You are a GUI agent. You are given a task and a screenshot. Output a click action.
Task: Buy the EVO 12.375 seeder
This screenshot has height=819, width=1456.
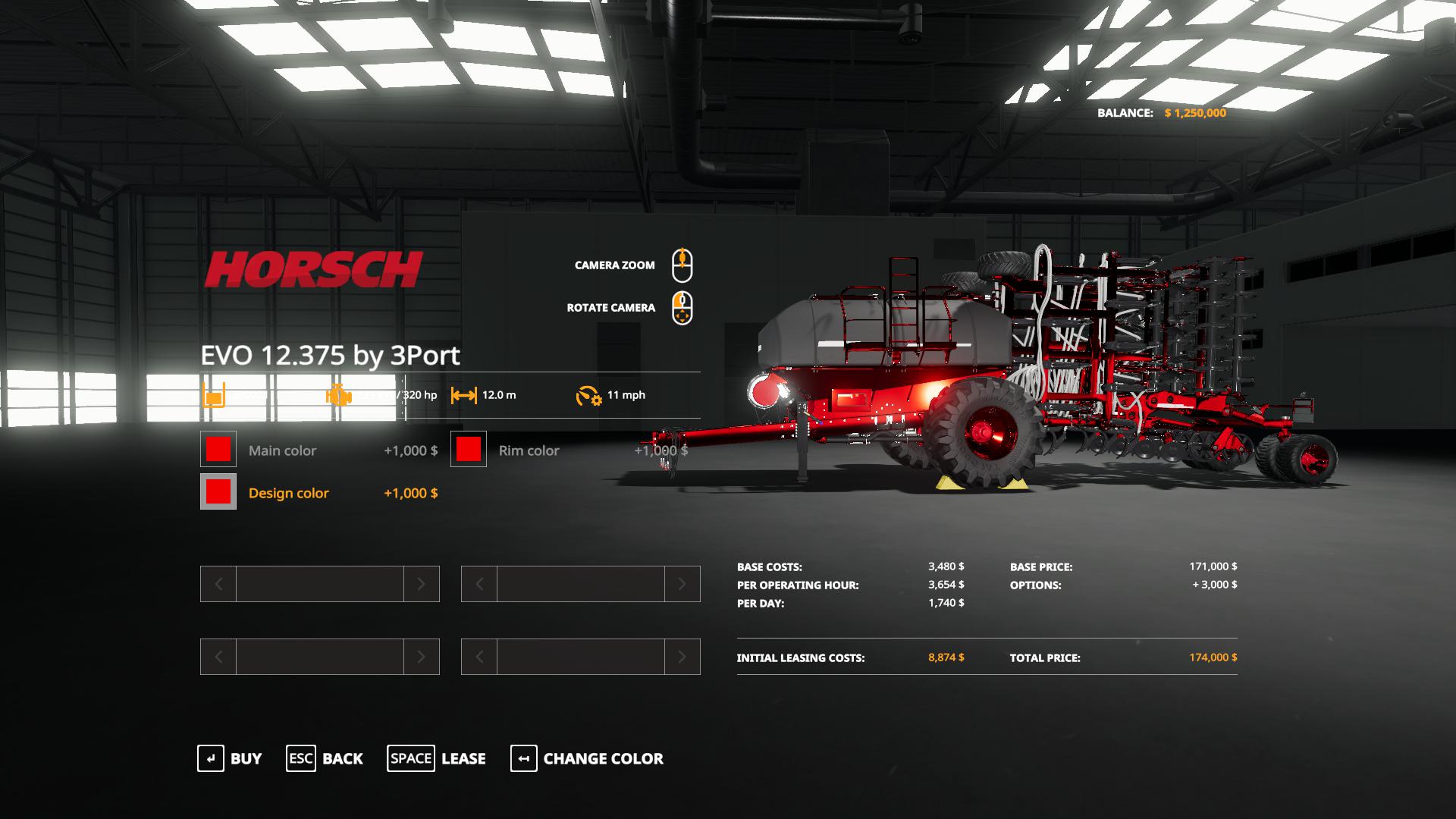tap(230, 758)
